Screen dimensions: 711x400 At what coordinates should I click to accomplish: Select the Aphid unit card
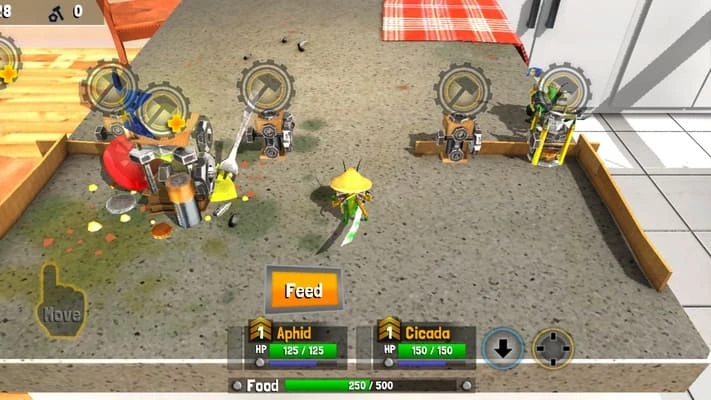point(297,343)
